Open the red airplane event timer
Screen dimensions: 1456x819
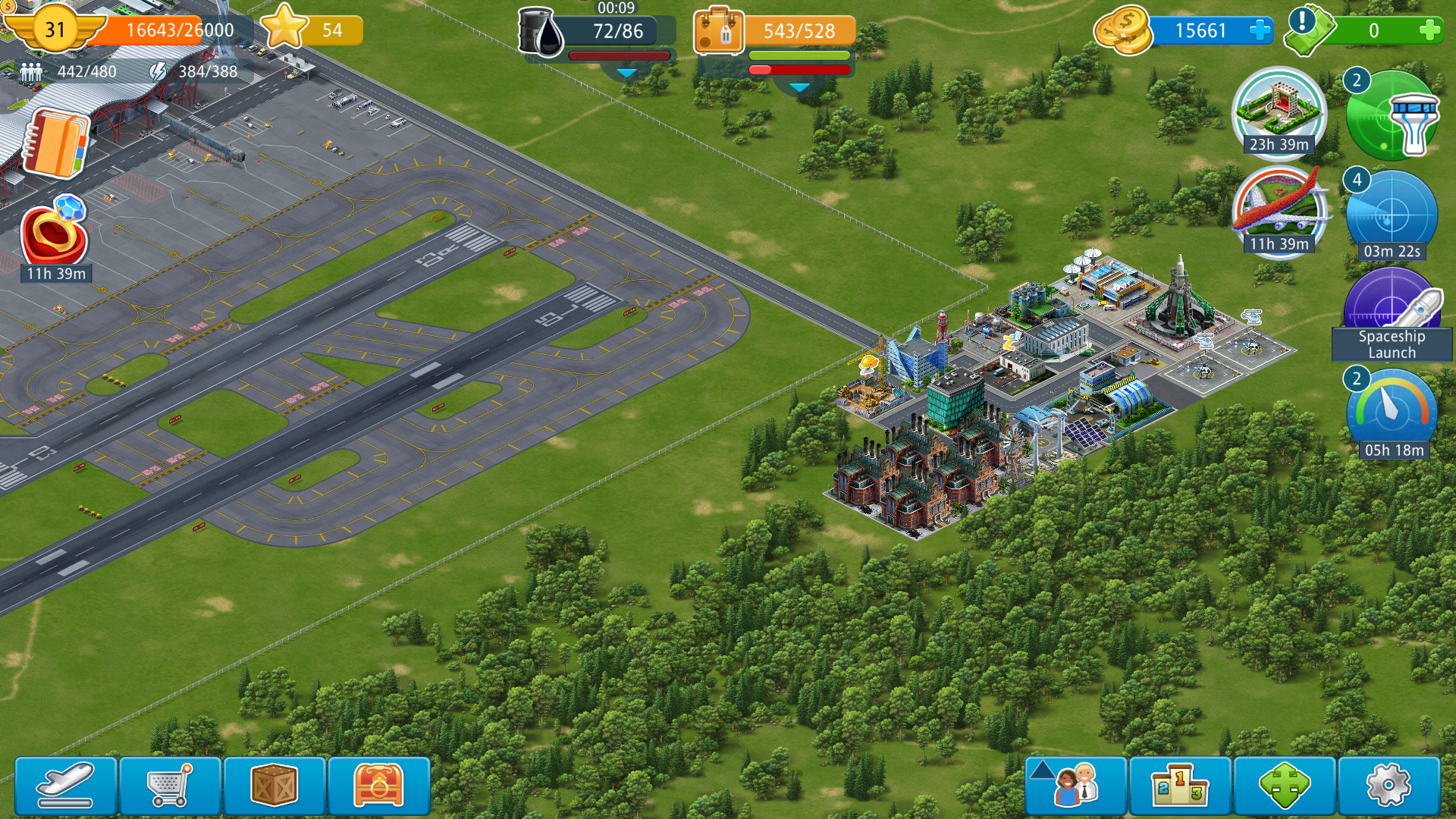coord(1279,209)
